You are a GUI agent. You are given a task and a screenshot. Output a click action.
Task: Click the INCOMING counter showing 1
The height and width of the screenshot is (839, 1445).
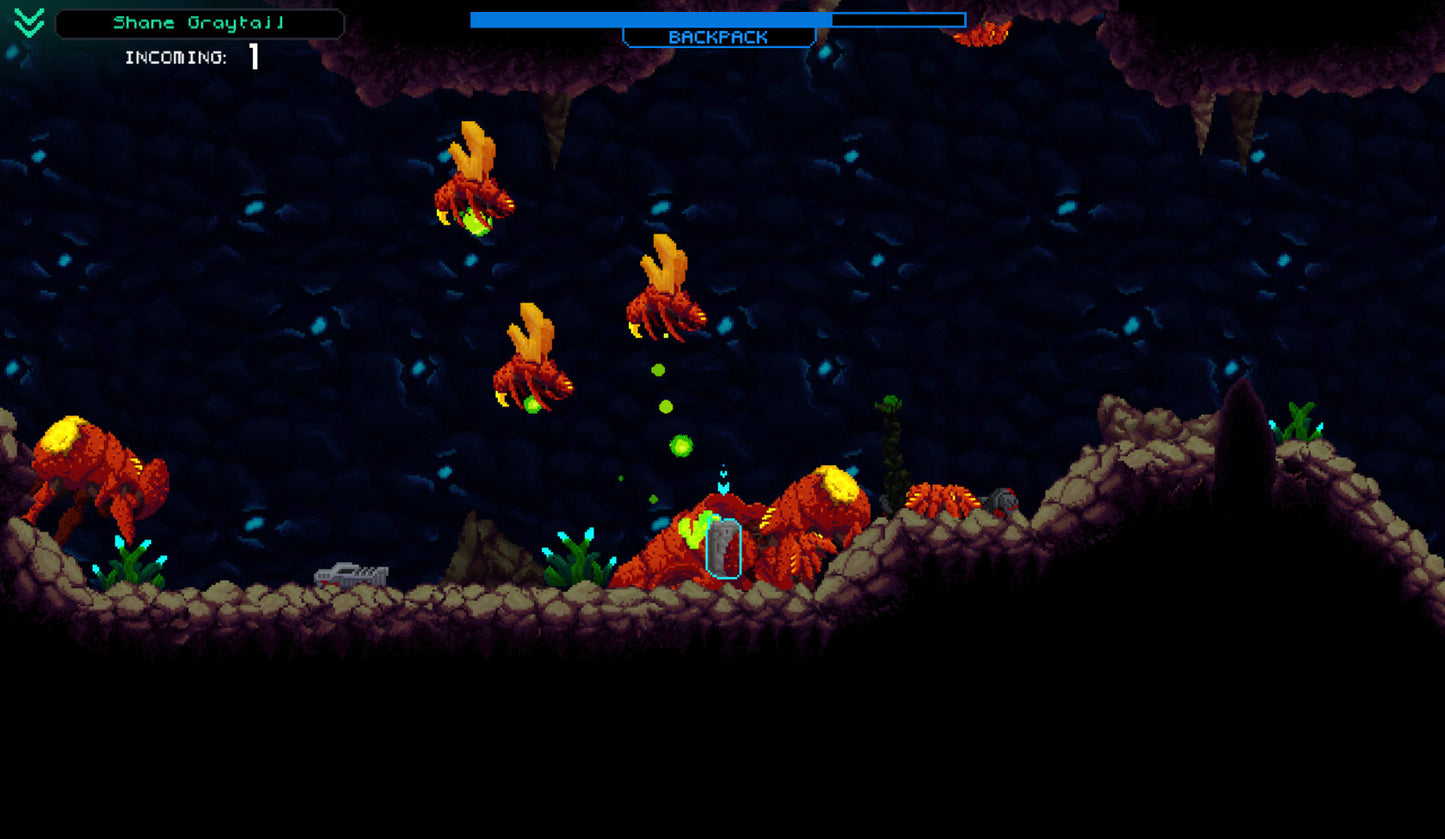tap(253, 58)
